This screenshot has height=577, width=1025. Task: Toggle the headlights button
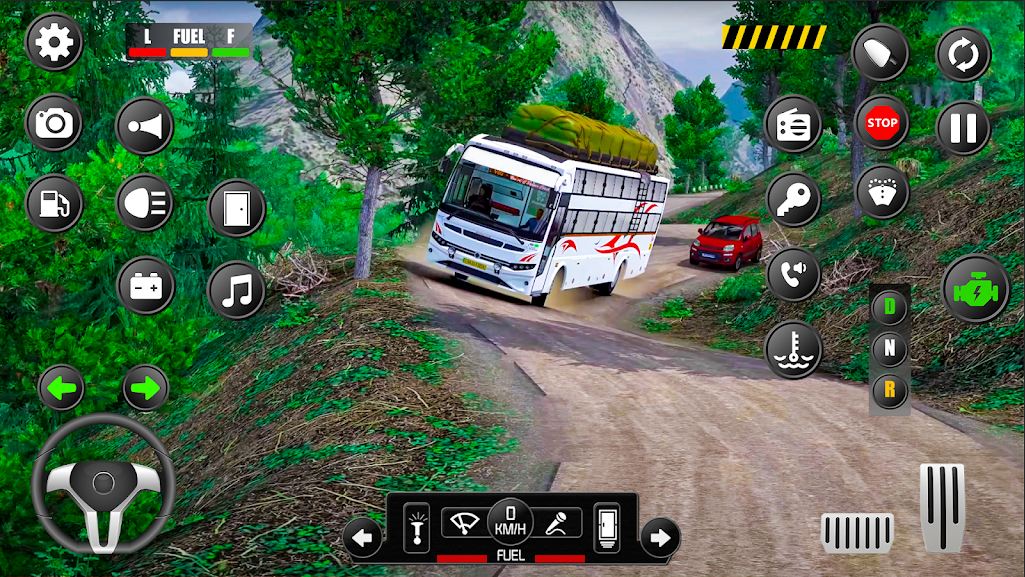145,203
